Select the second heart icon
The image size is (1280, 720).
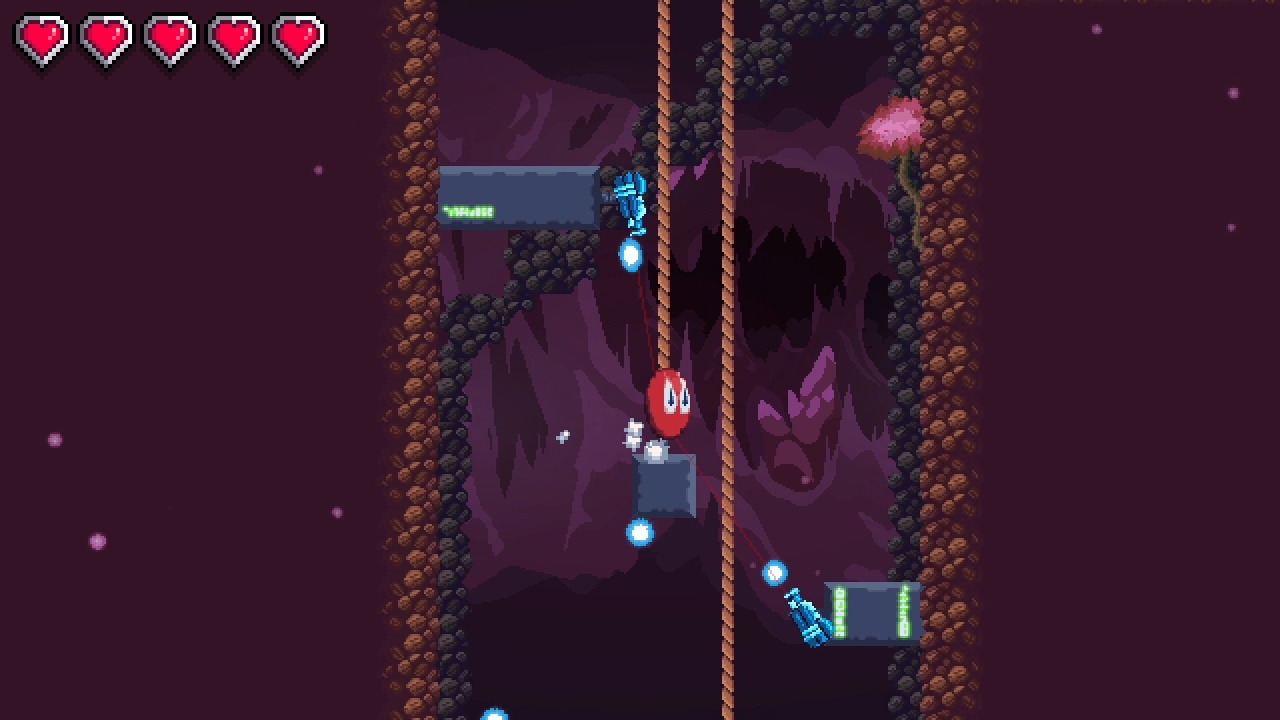click(105, 37)
